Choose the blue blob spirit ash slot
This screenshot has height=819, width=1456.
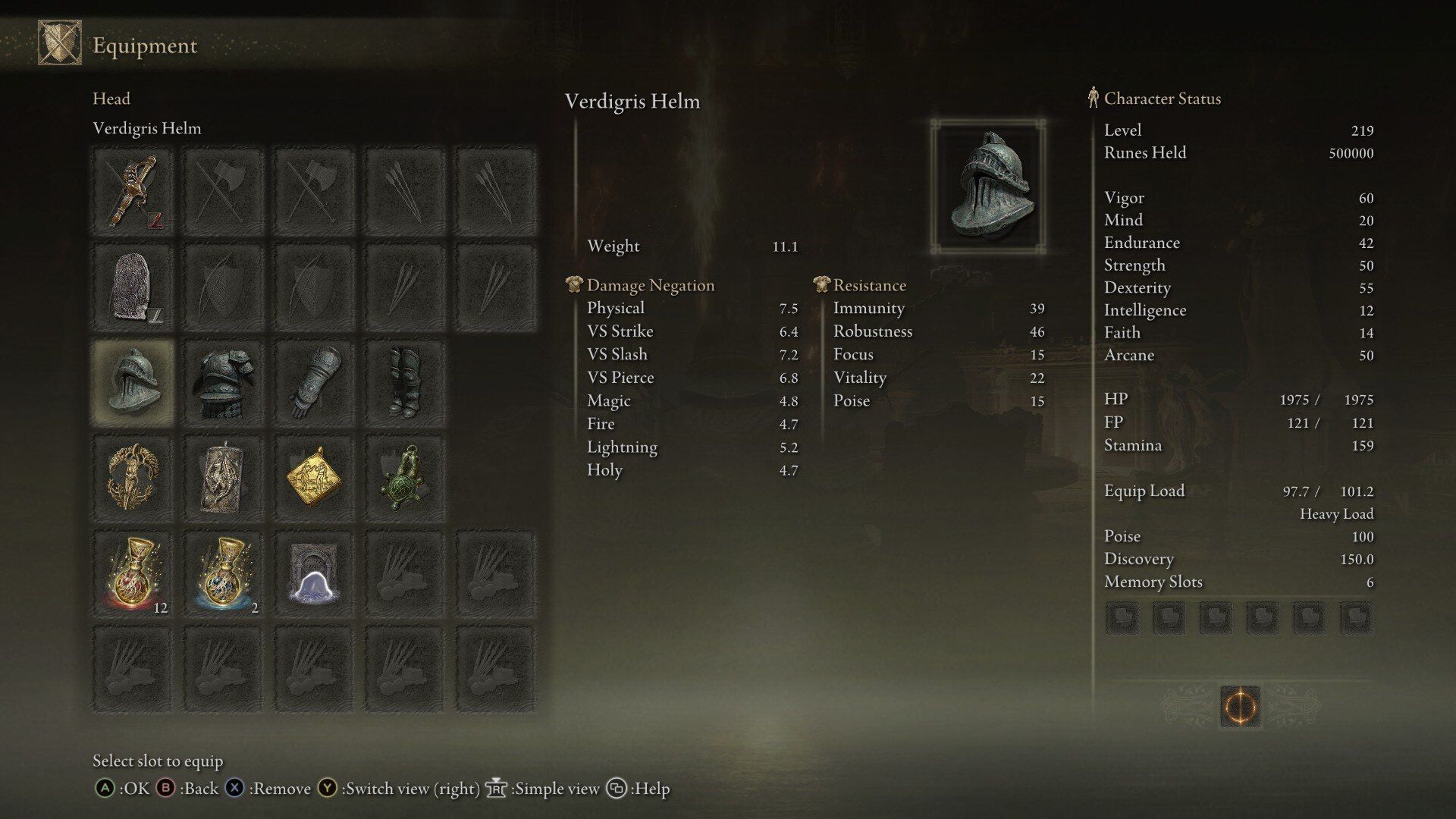click(x=314, y=573)
